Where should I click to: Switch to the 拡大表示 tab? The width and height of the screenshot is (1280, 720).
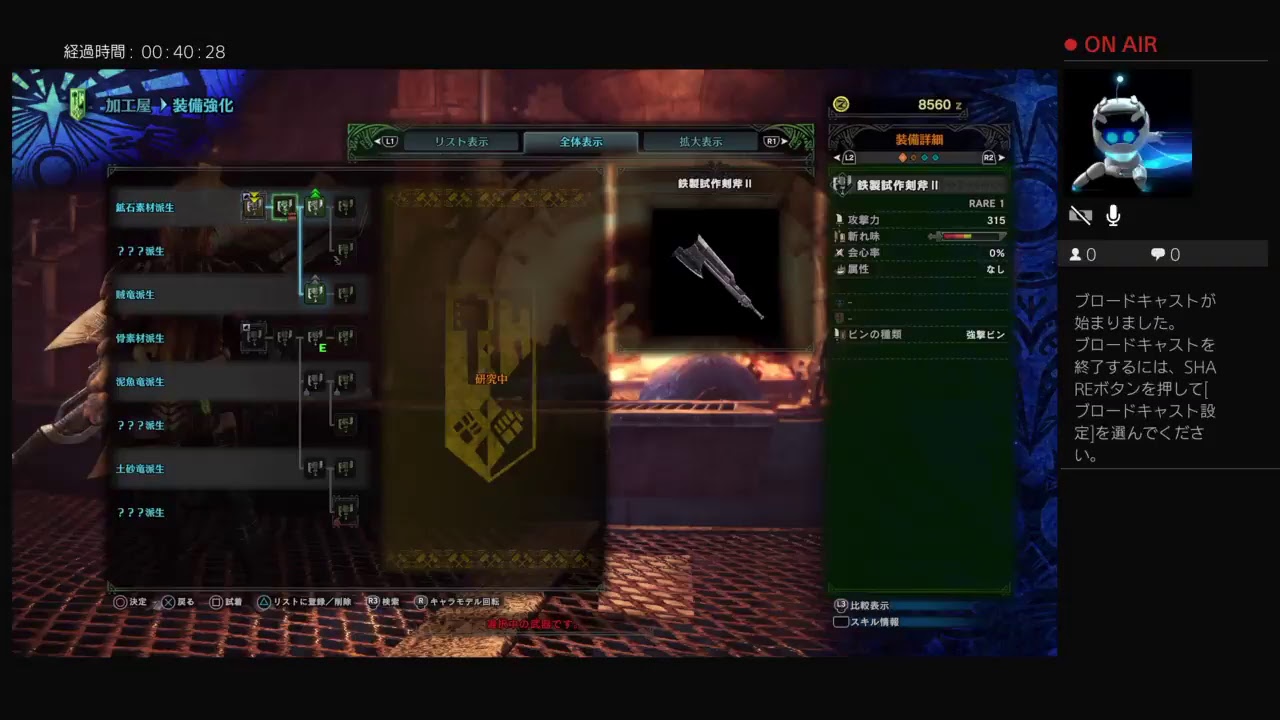coord(701,141)
